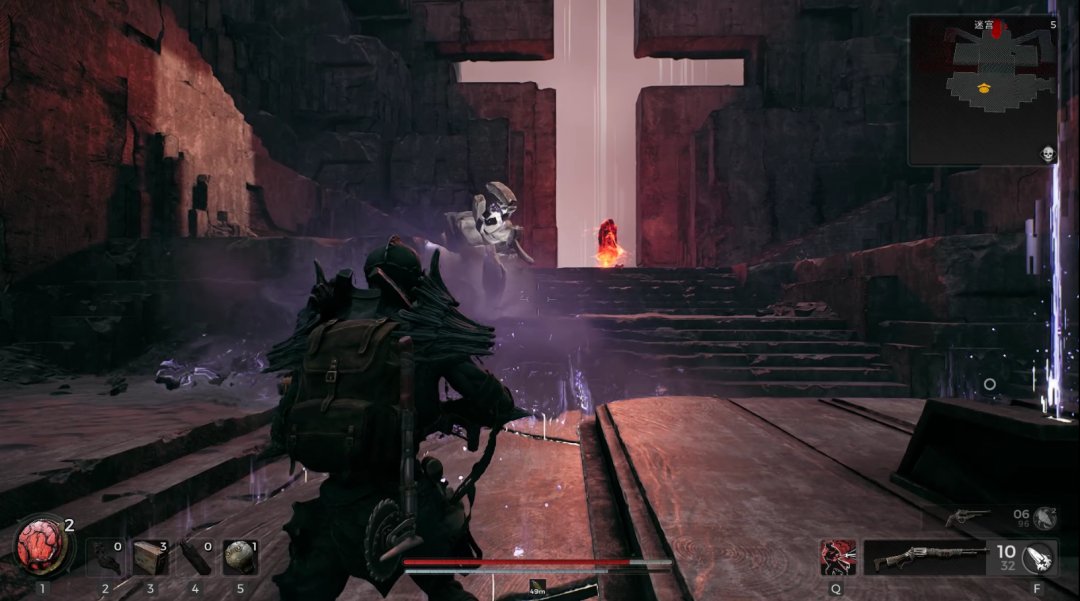
Task: Select the wooden ammo box in slot 3
Action: [x=150, y=558]
